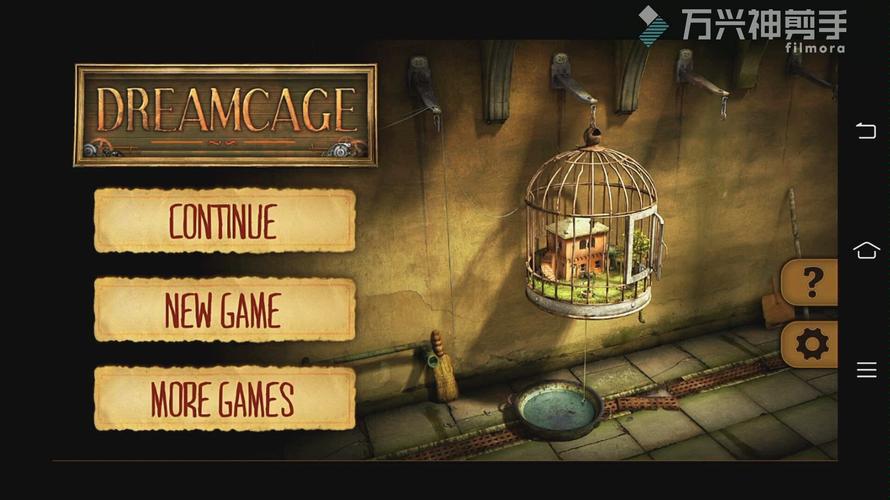Open settings via the gear icon

click(811, 345)
